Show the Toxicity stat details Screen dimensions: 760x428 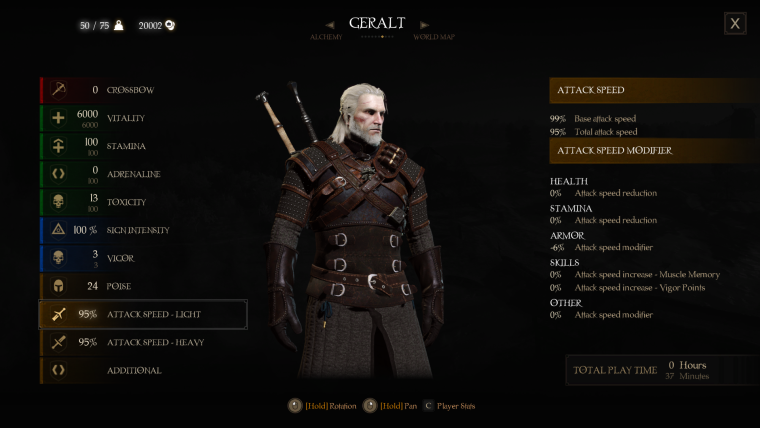(x=142, y=202)
